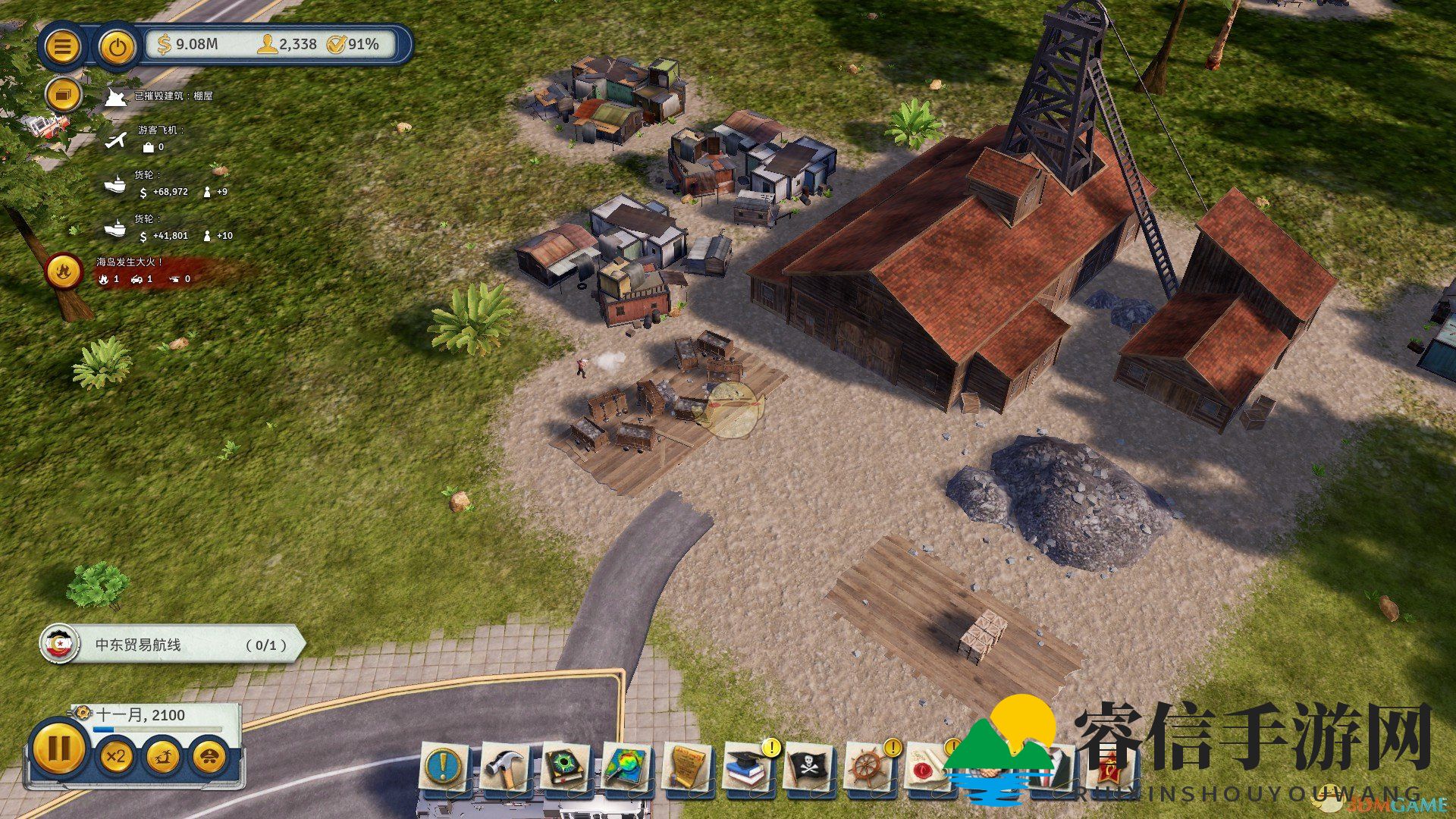
Task: Pause the game
Action: 59,748
